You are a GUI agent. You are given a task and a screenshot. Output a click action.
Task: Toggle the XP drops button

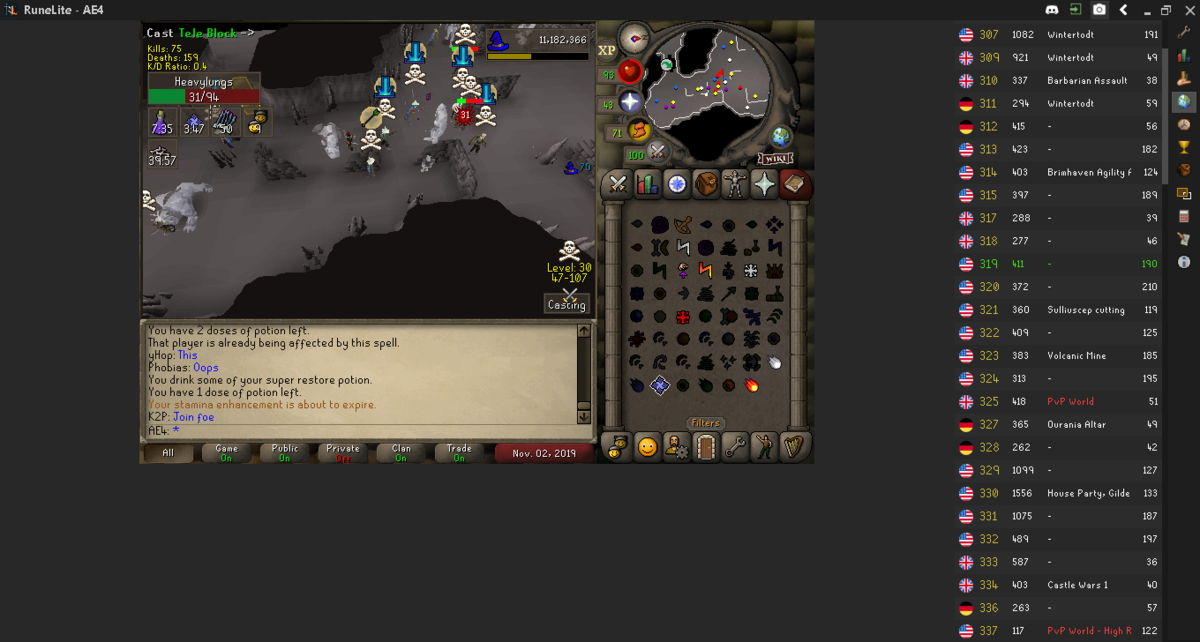point(607,50)
